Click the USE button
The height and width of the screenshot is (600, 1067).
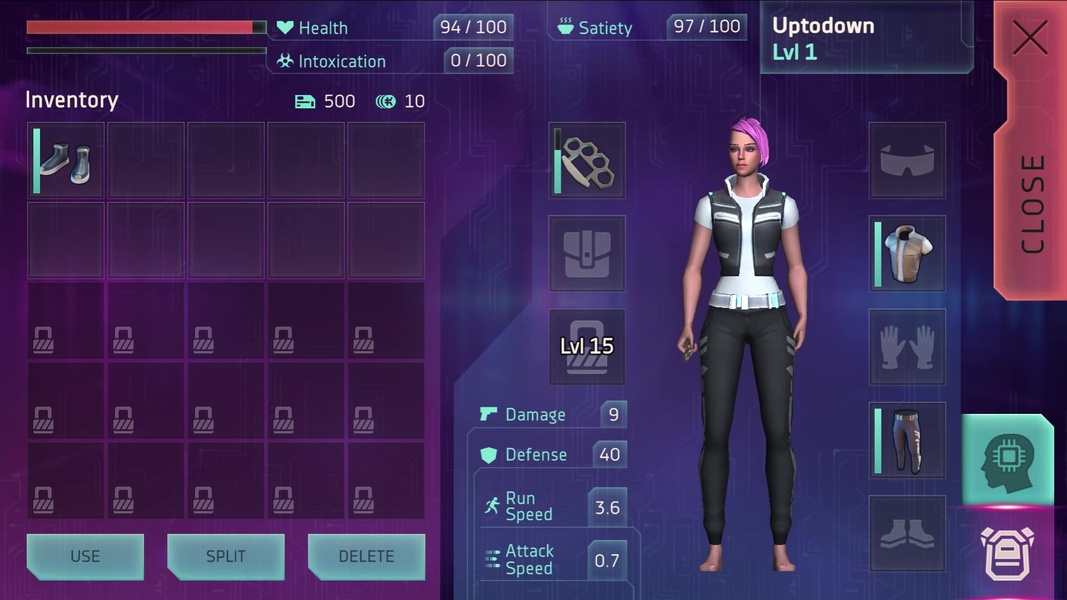(85, 556)
